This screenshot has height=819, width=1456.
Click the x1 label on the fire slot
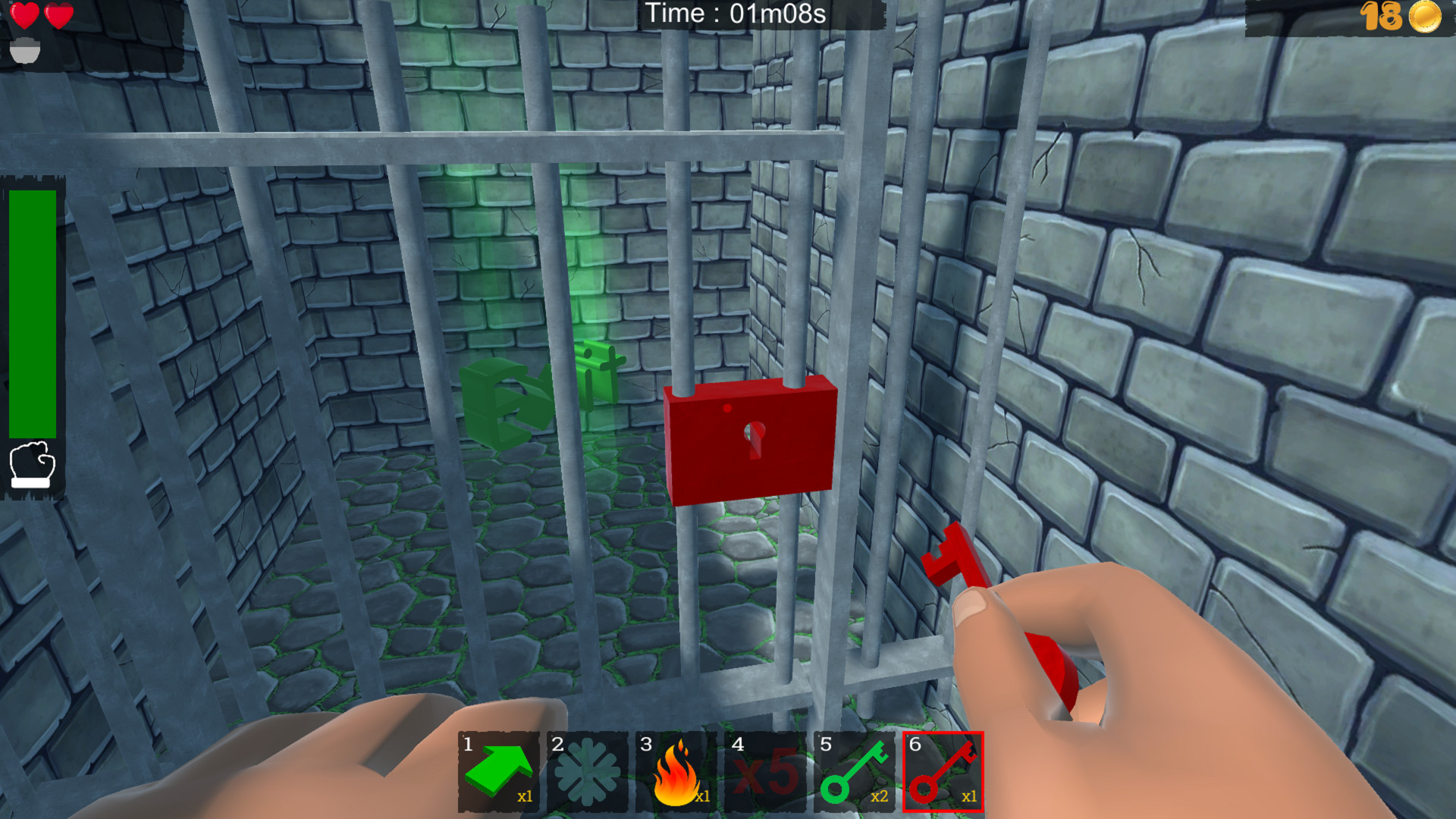701,797
